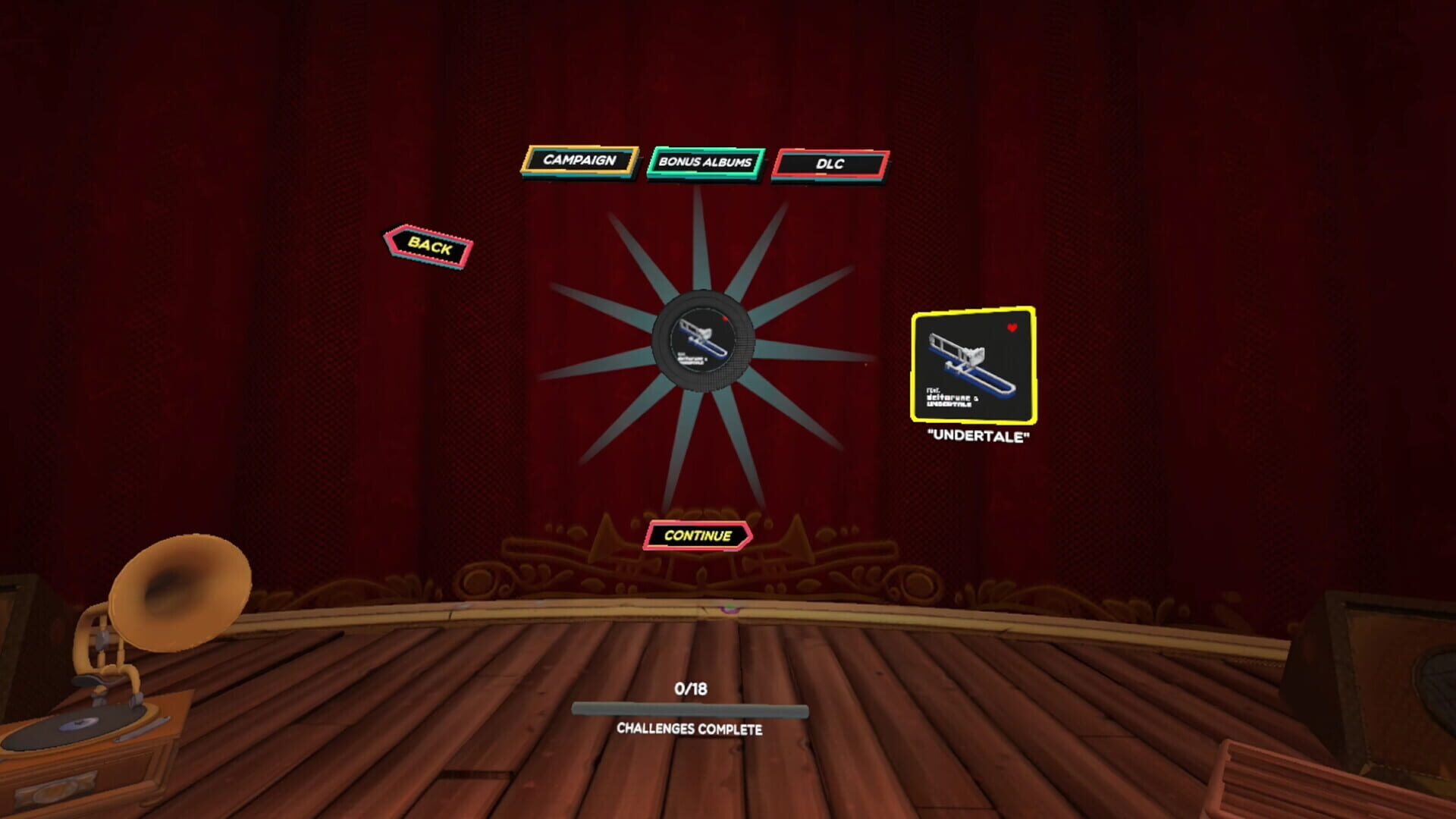This screenshot has width=1456, height=819.
Task: Toggle focus onto the DLC category
Action: (829, 164)
